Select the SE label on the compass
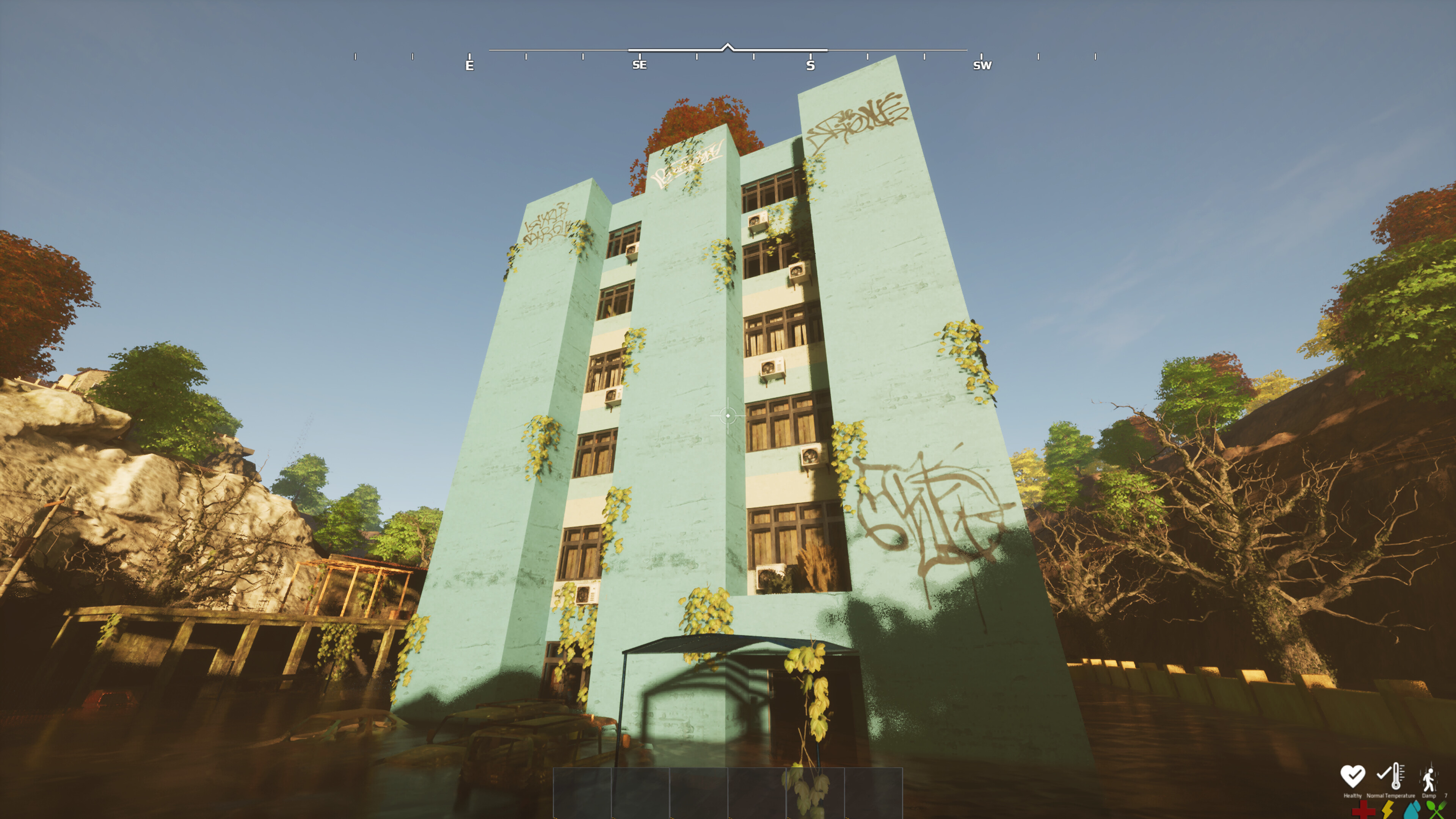Viewport: 1456px width, 819px height. 640,66
